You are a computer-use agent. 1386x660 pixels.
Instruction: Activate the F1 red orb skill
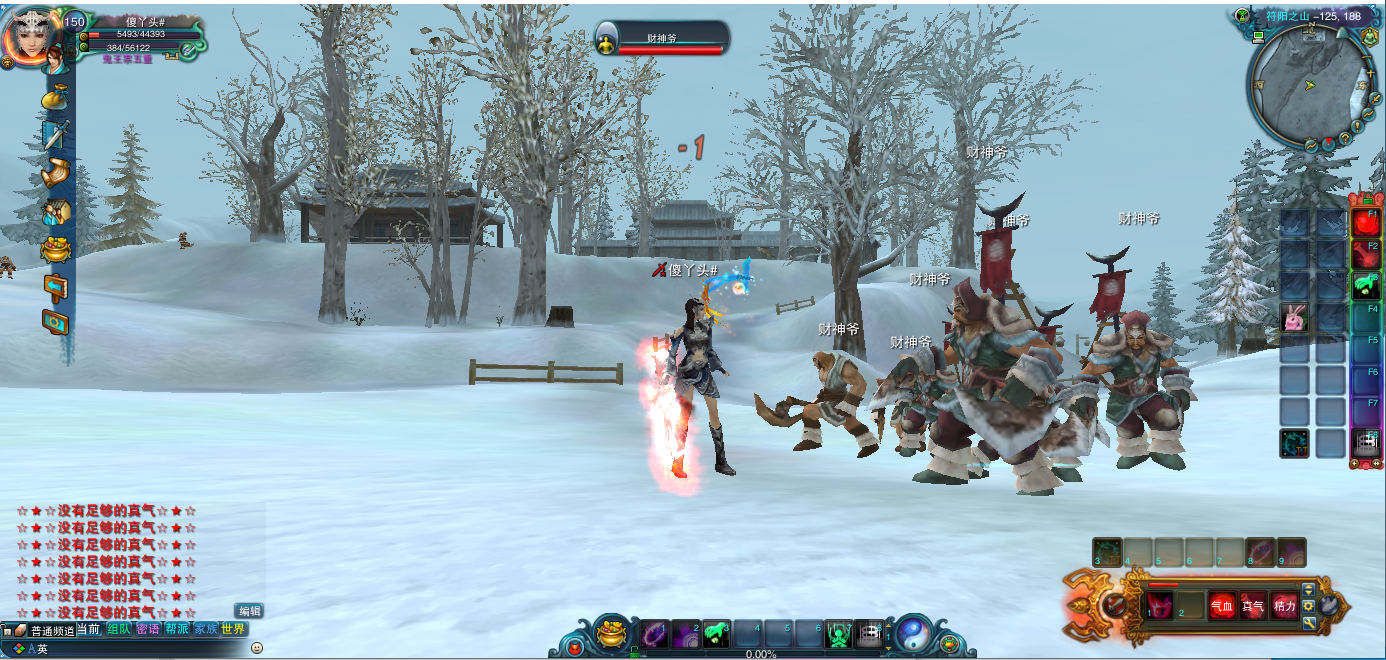click(x=1365, y=222)
